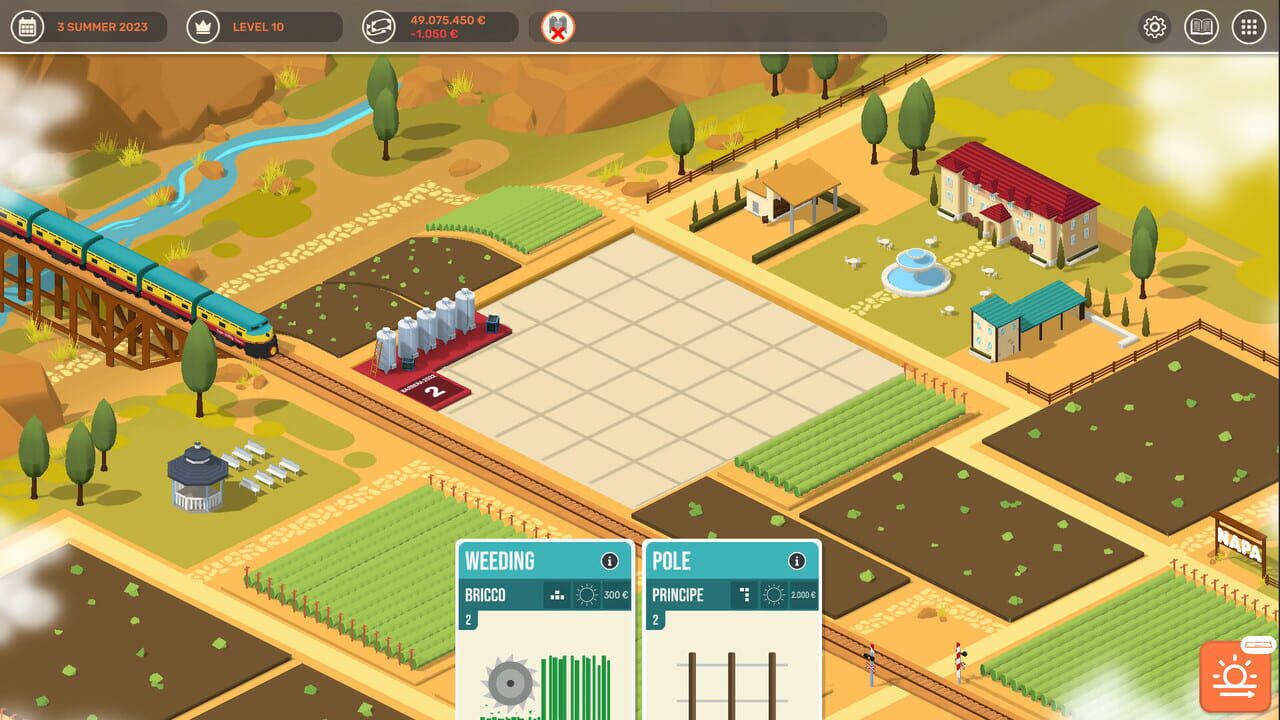Open info on the WEEDING card
1280x720 pixels.
pos(611,561)
